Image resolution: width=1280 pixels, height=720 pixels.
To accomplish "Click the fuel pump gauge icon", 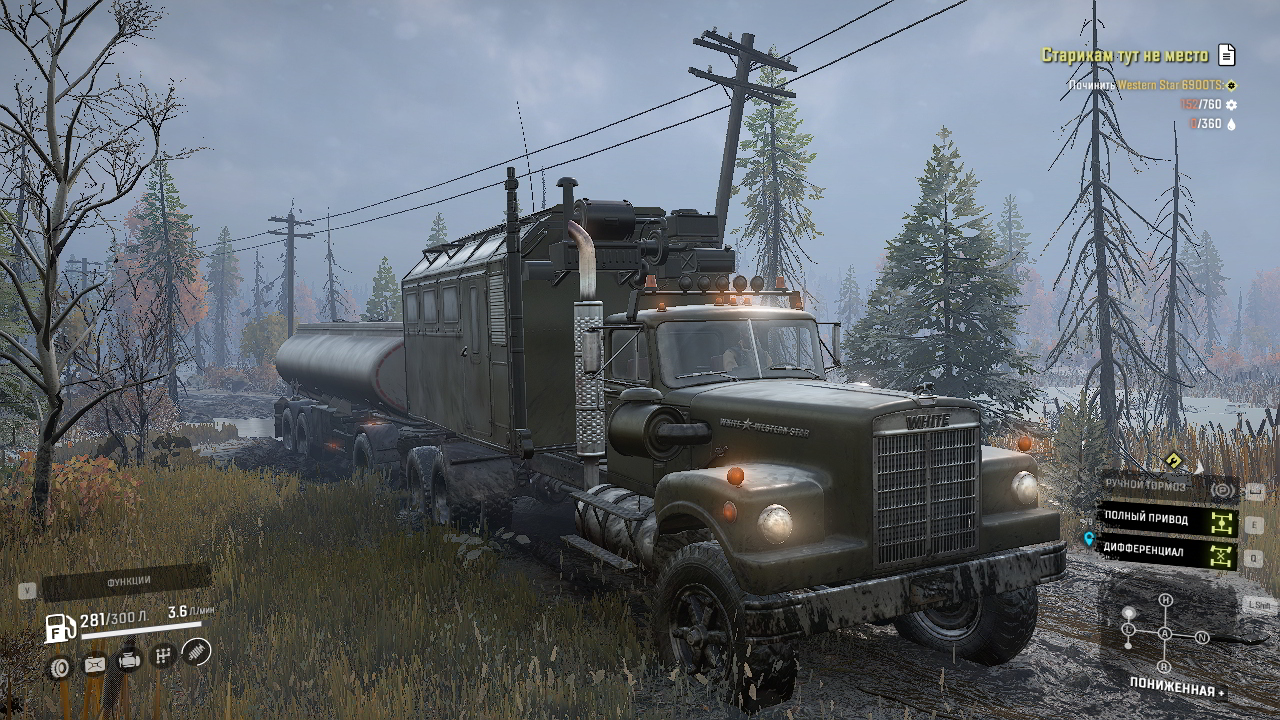I will pos(60,628).
